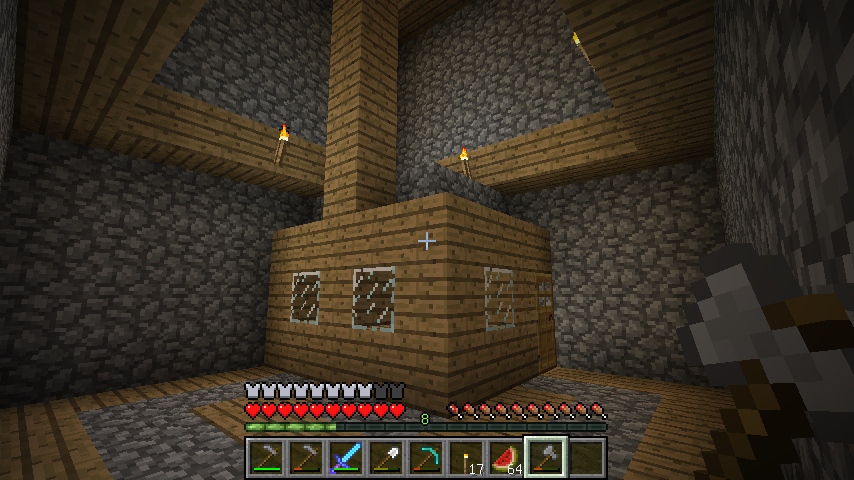Select the diamond sword hotbar slot
The width and height of the screenshot is (854, 480).
coord(345,457)
